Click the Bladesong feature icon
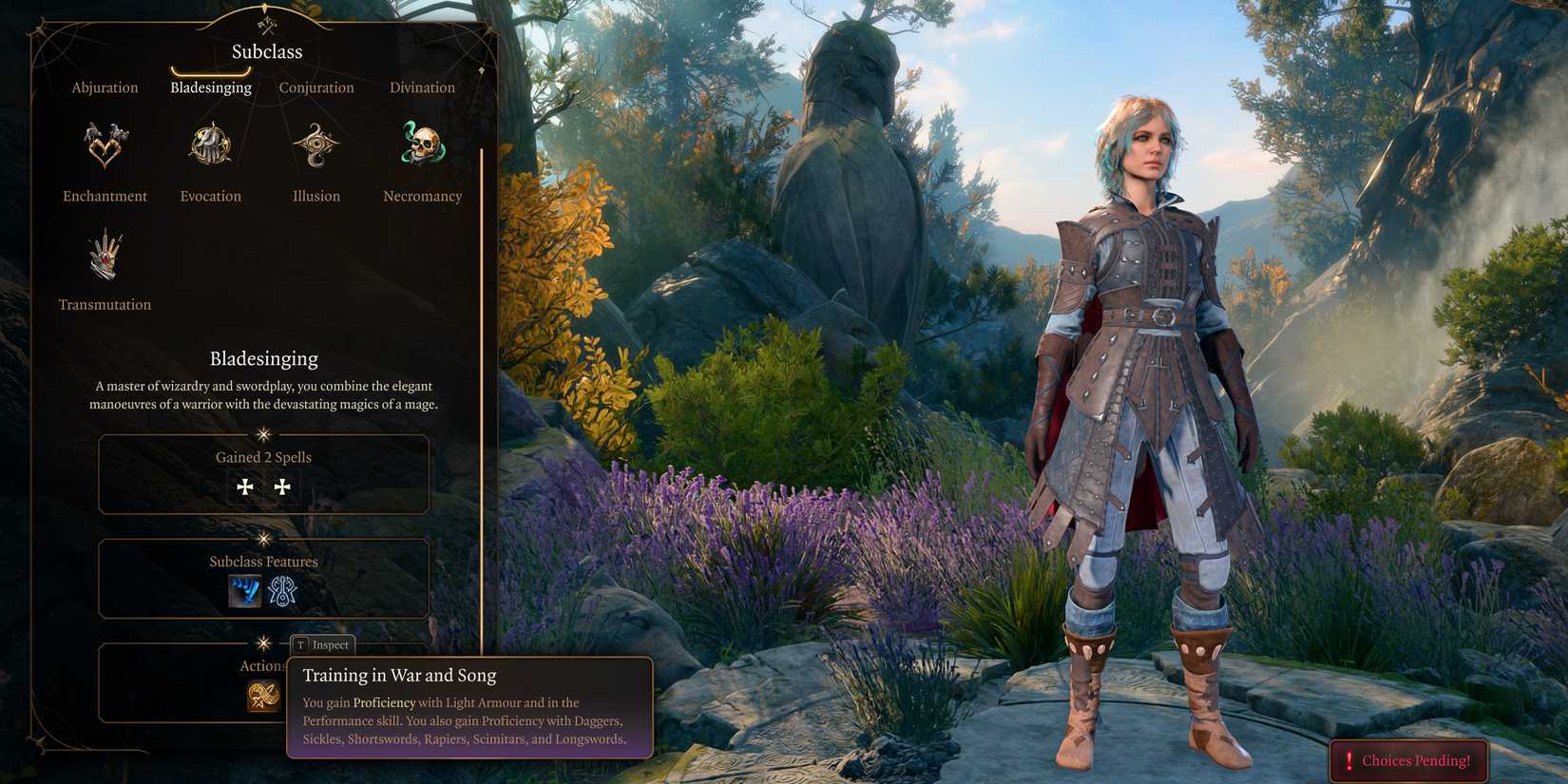This screenshot has height=784, width=1568. tap(282, 591)
